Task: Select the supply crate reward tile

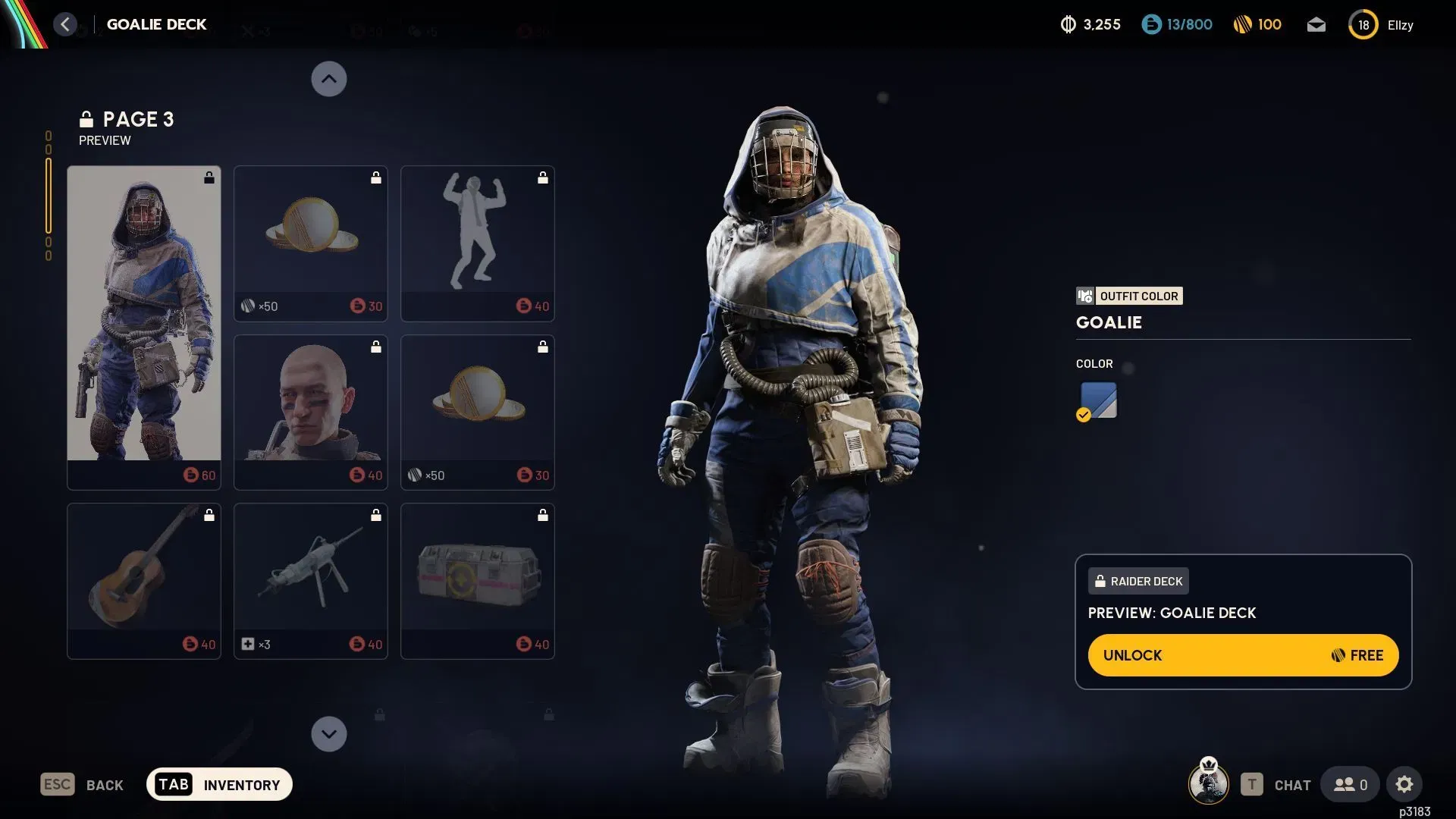Action: (477, 581)
